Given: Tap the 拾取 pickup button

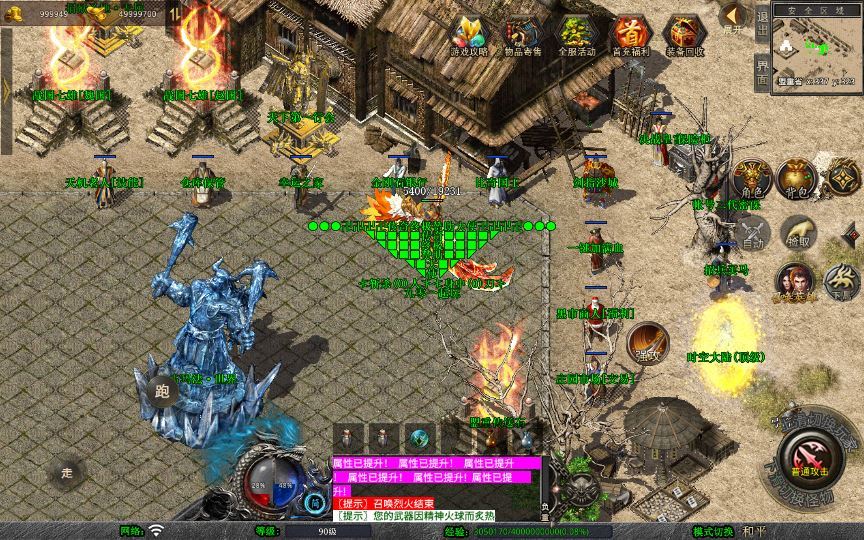Looking at the screenshot, I should [x=797, y=233].
